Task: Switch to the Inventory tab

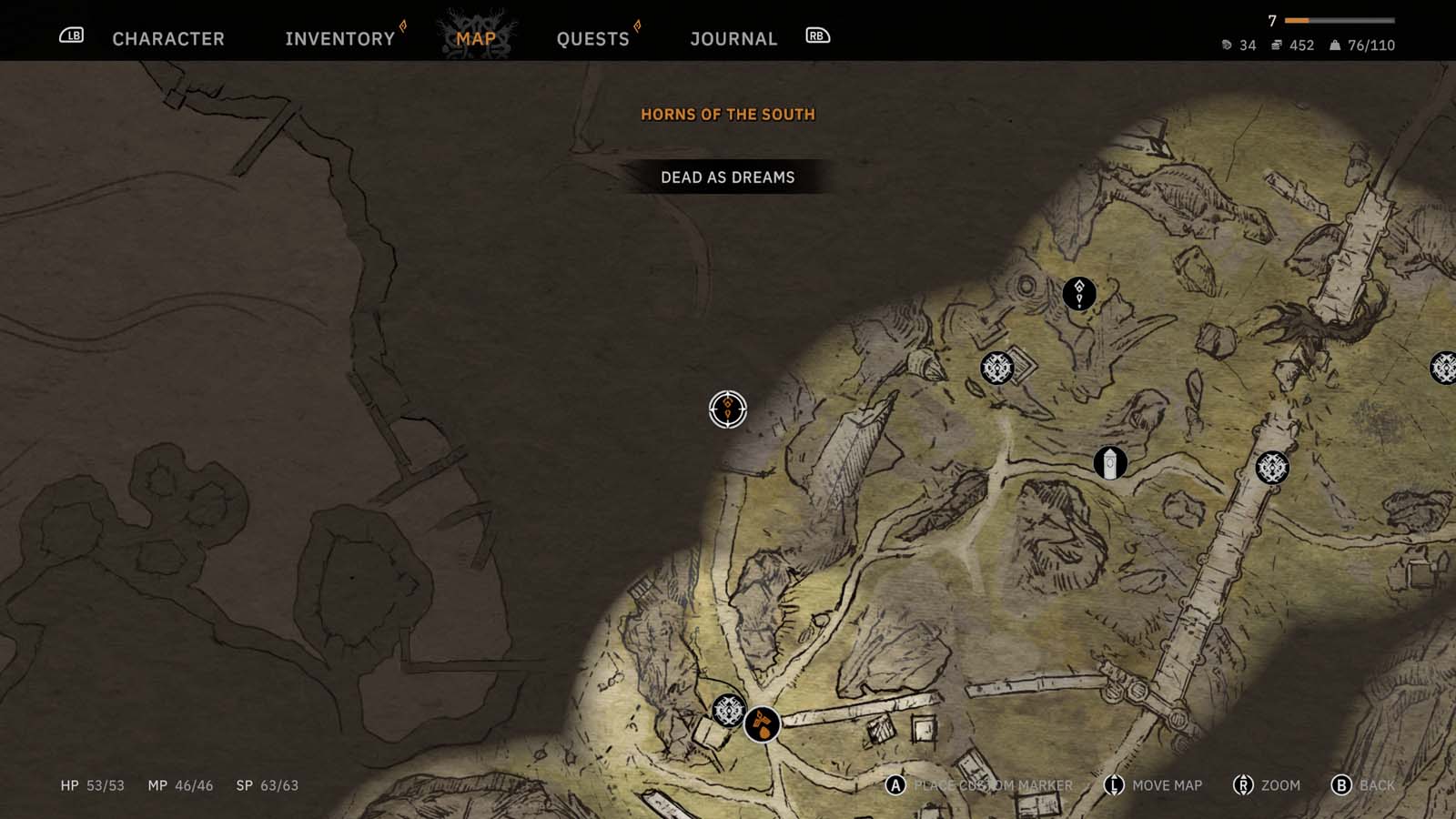Action: [x=338, y=38]
